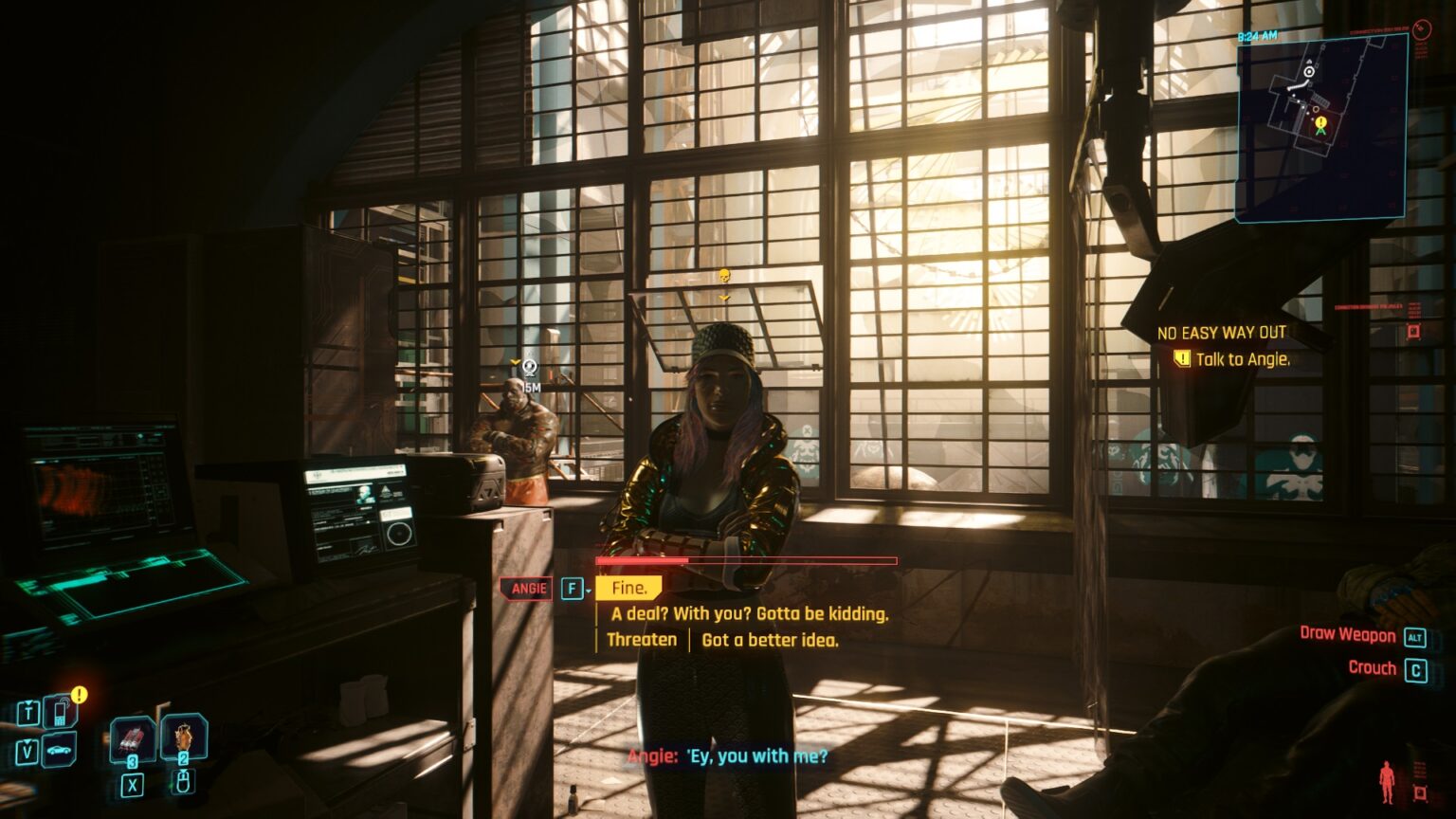
Task: Expand the chevron above the vehicle slot
Action: (27, 740)
